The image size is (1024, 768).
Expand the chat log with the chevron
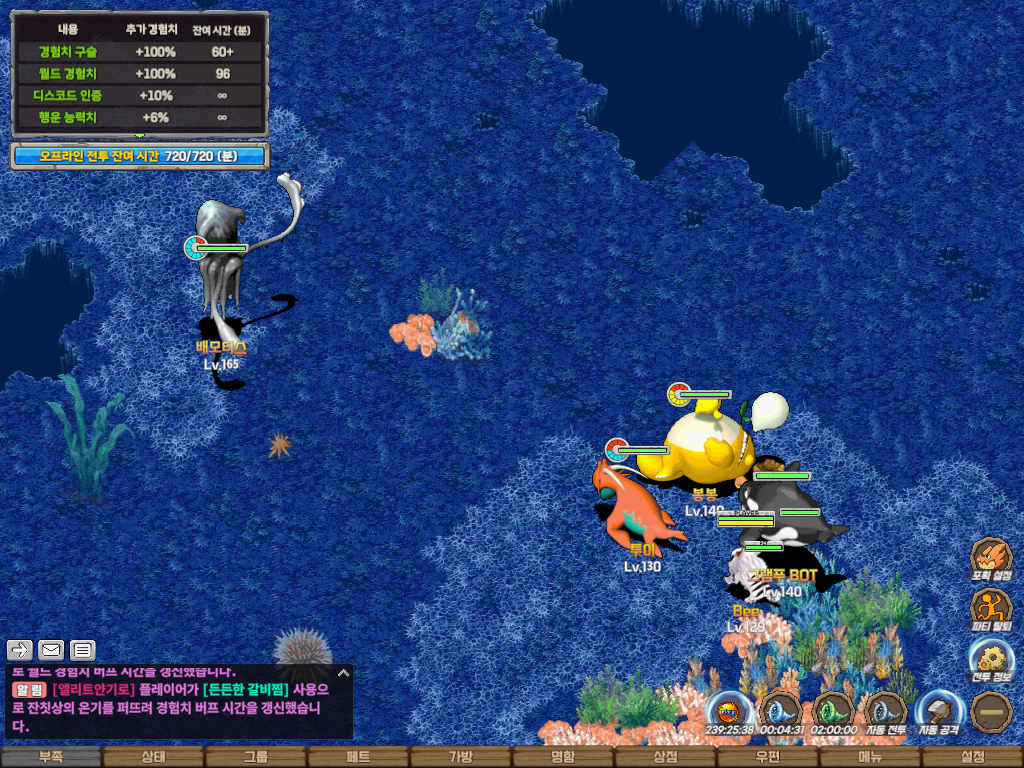[x=343, y=673]
